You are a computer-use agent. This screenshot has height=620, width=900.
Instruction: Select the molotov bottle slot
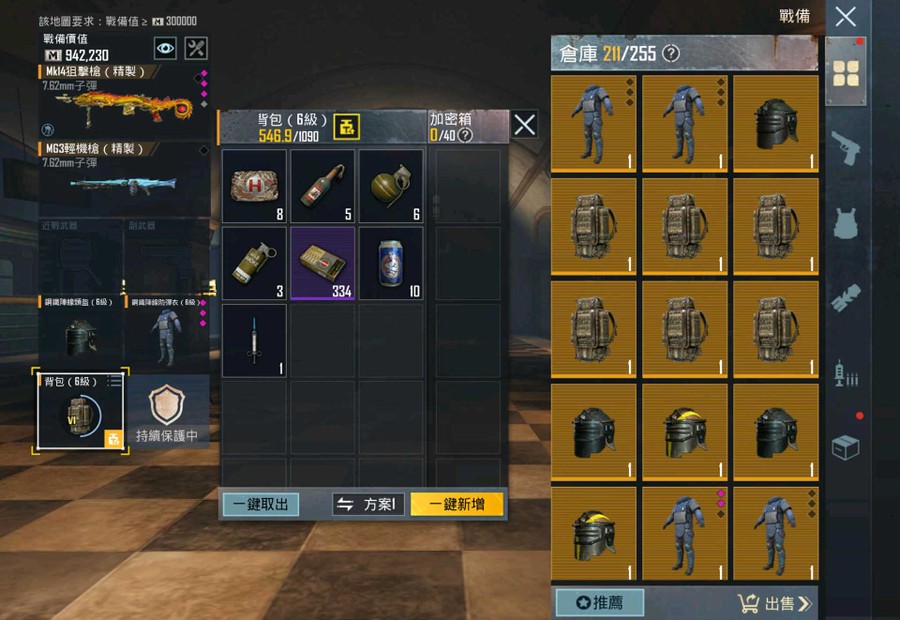(323, 186)
